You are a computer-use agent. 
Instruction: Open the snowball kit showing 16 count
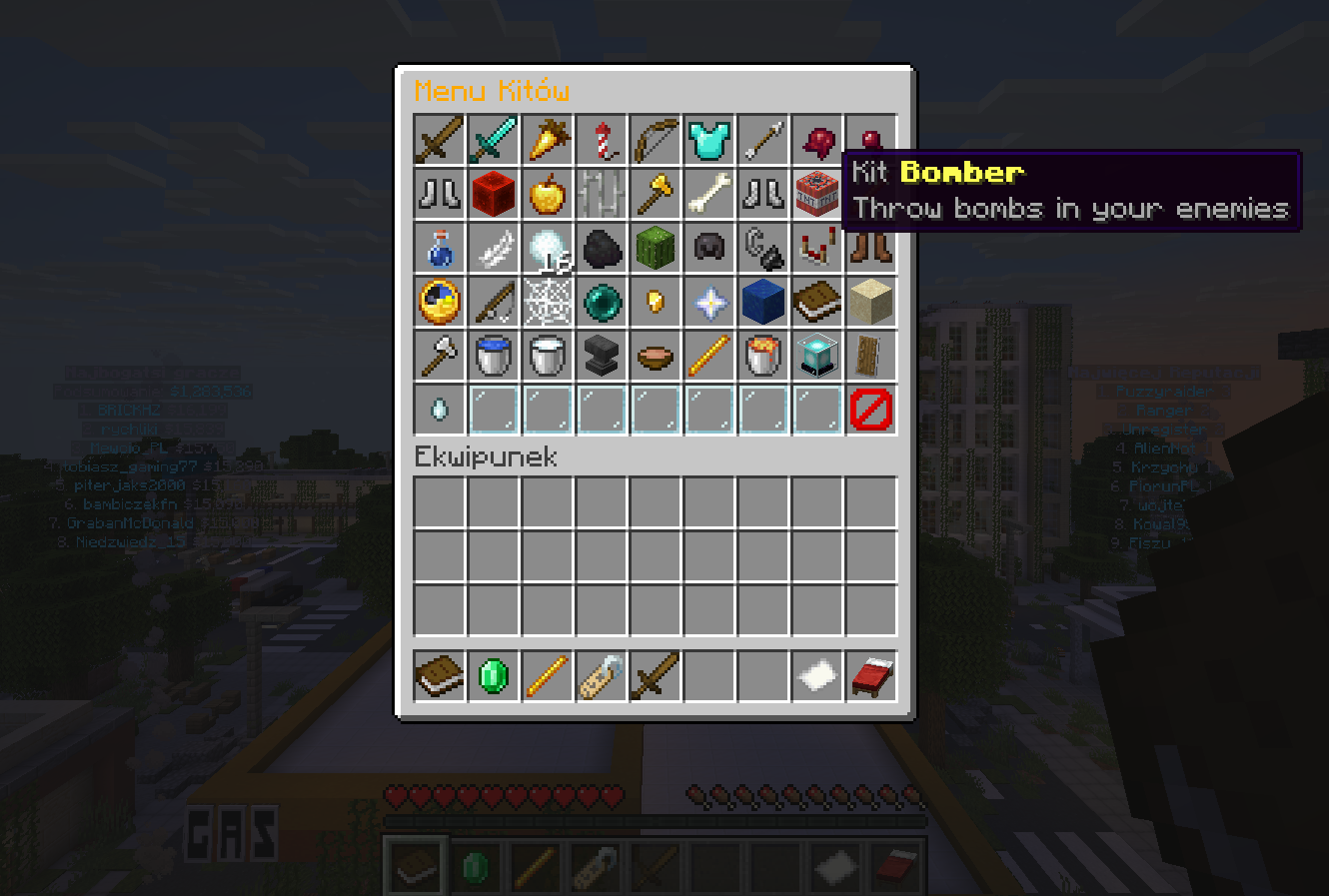click(x=548, y=248)
